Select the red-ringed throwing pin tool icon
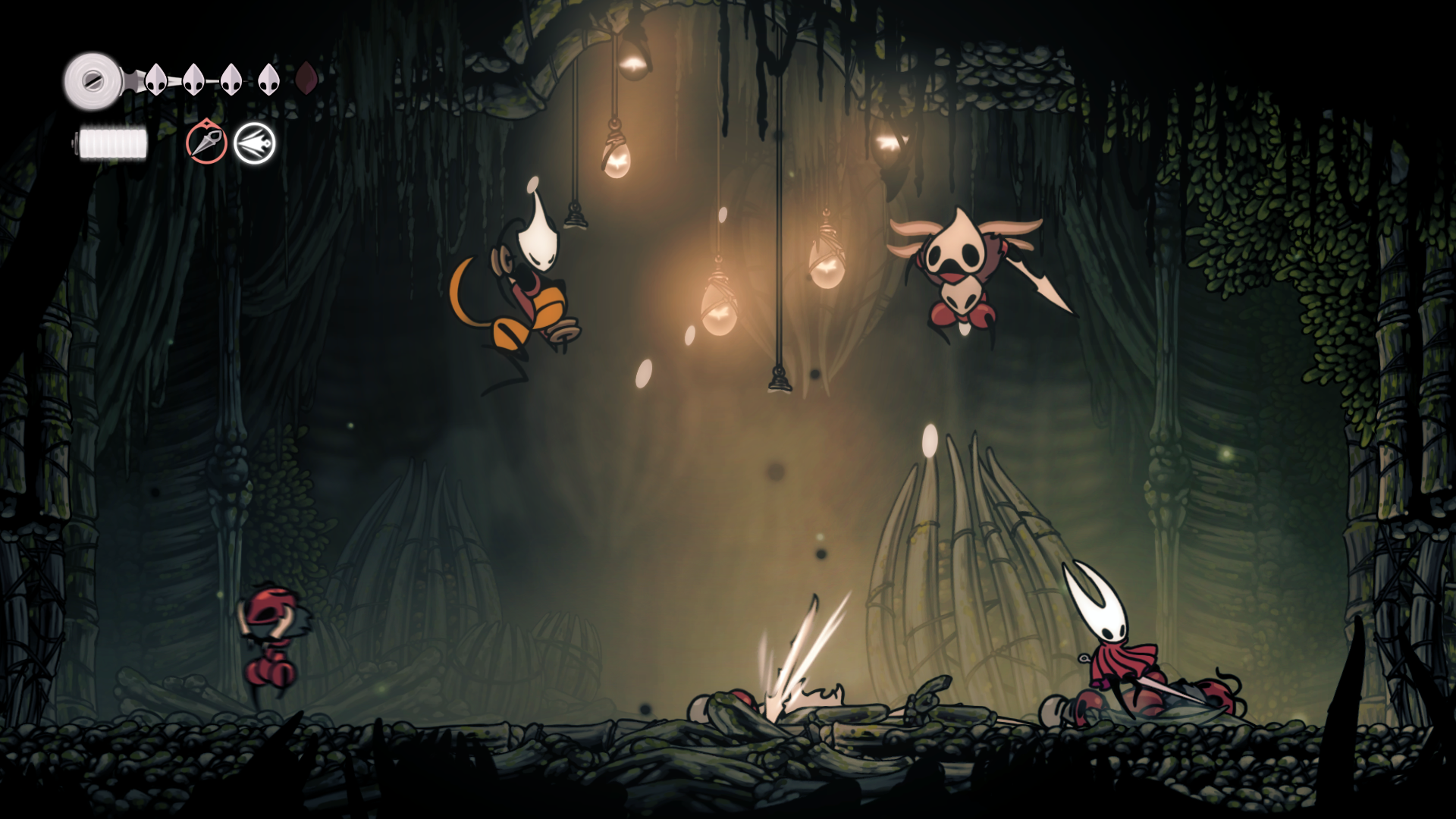Image resolution: width=1456 pixels, height=819 pixels. 206,143
